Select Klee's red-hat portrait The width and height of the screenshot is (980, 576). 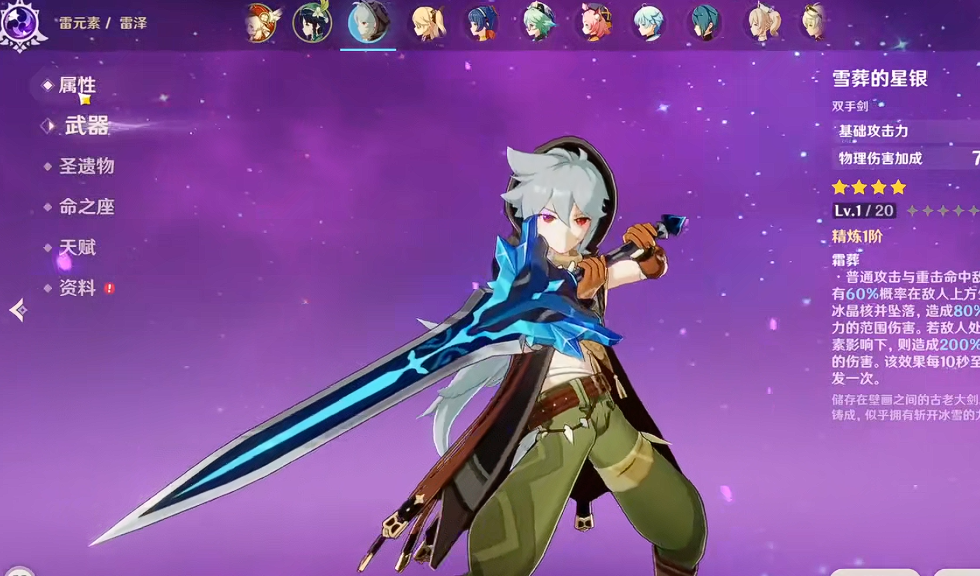point(260,23)
